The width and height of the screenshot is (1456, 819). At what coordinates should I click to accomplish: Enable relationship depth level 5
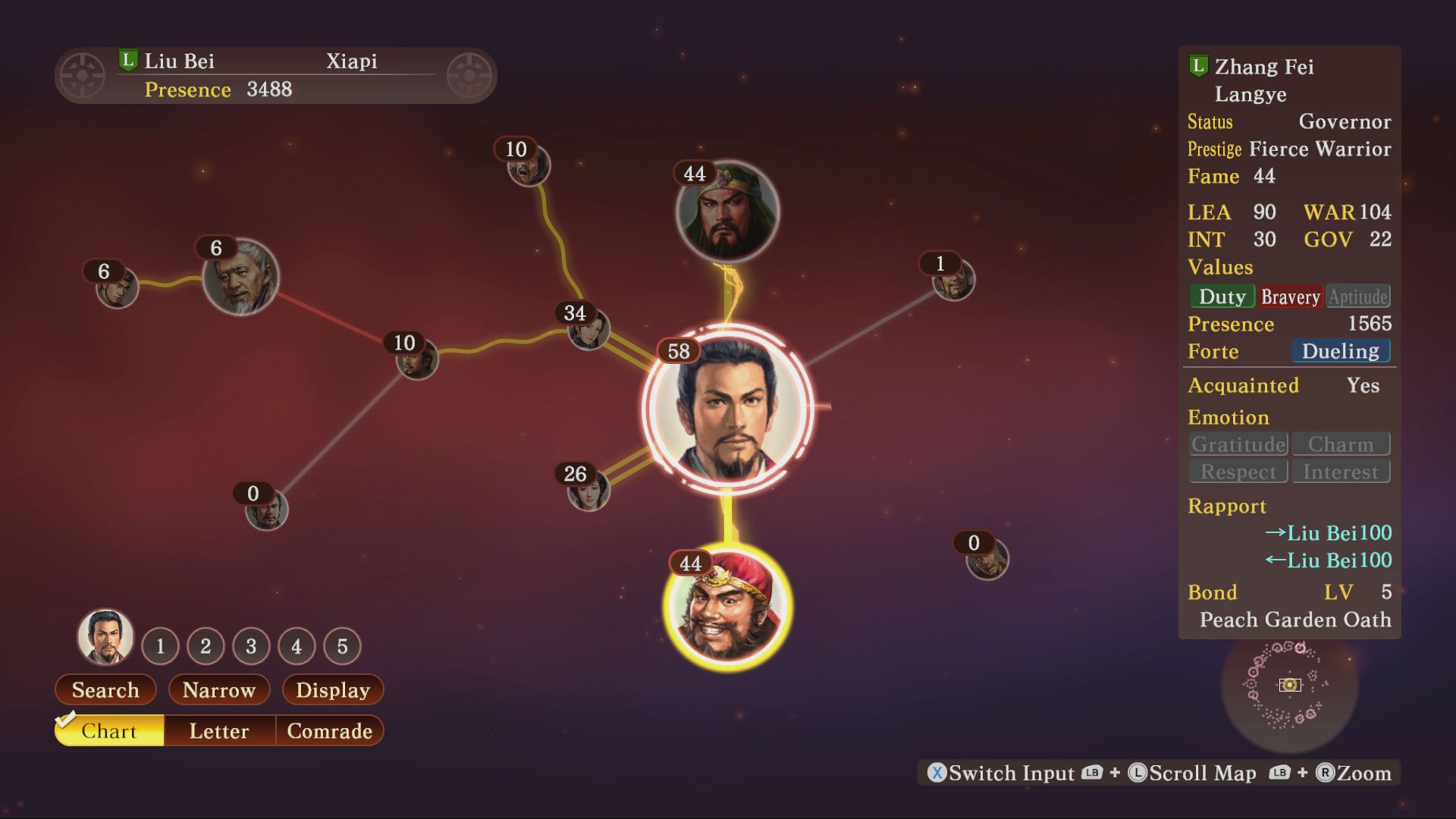point(342,646)
